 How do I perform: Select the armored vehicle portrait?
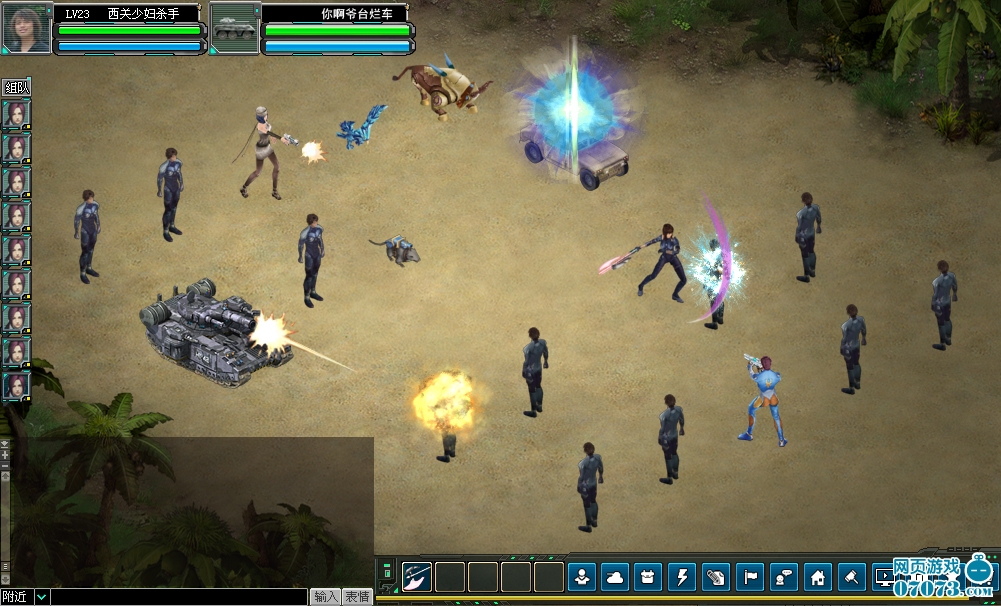[x=235, y=28]
